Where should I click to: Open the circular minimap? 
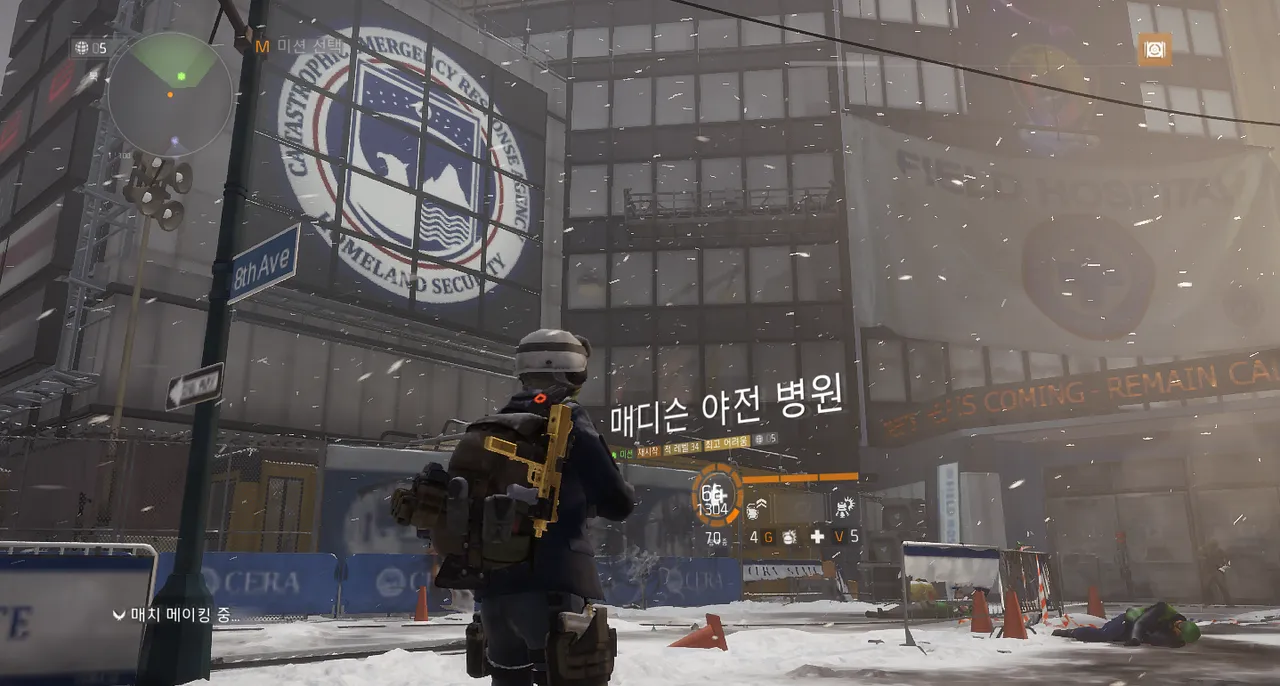(x=170, y=95)
